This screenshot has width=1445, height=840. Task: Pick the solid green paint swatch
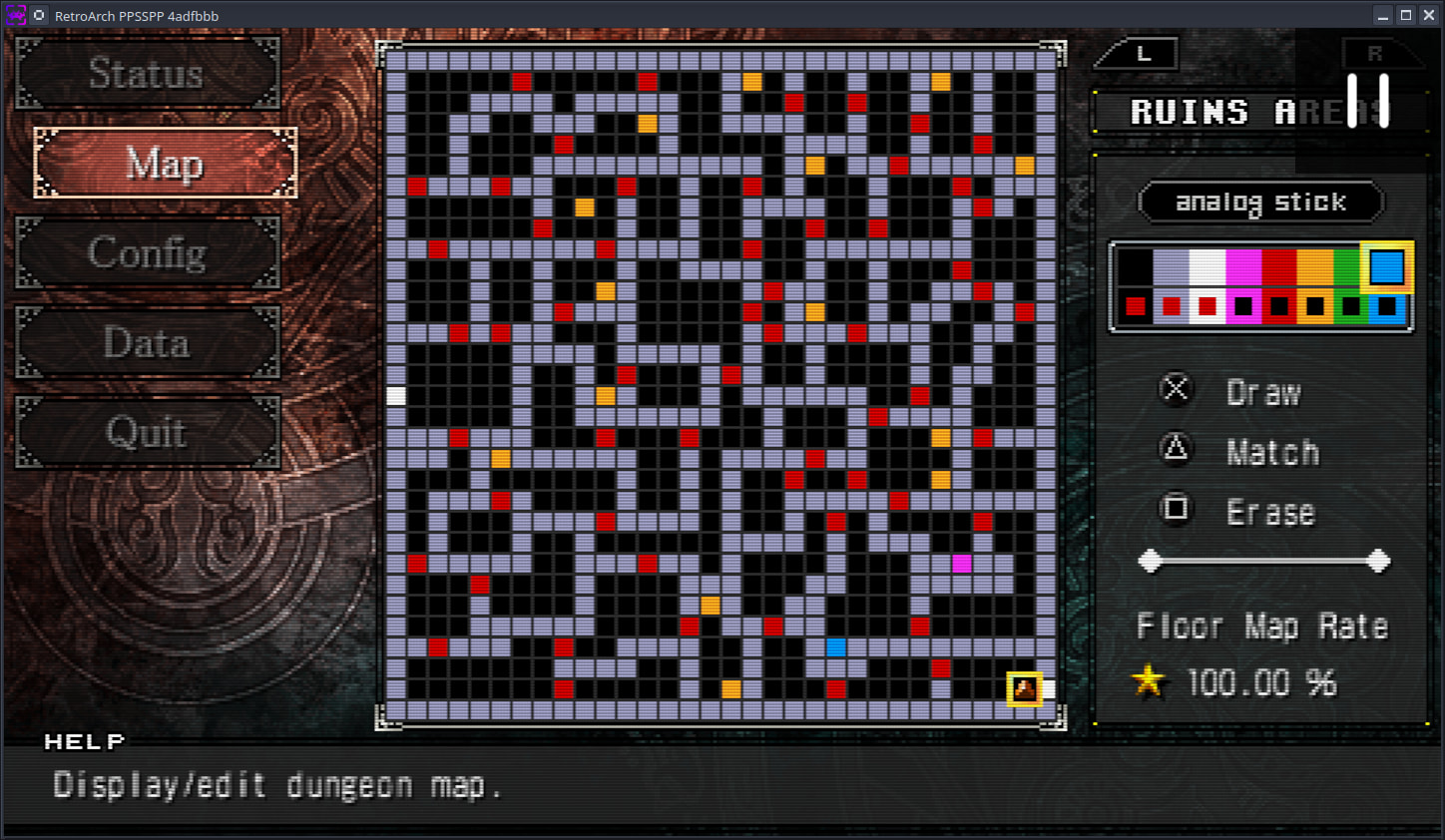1349,267
